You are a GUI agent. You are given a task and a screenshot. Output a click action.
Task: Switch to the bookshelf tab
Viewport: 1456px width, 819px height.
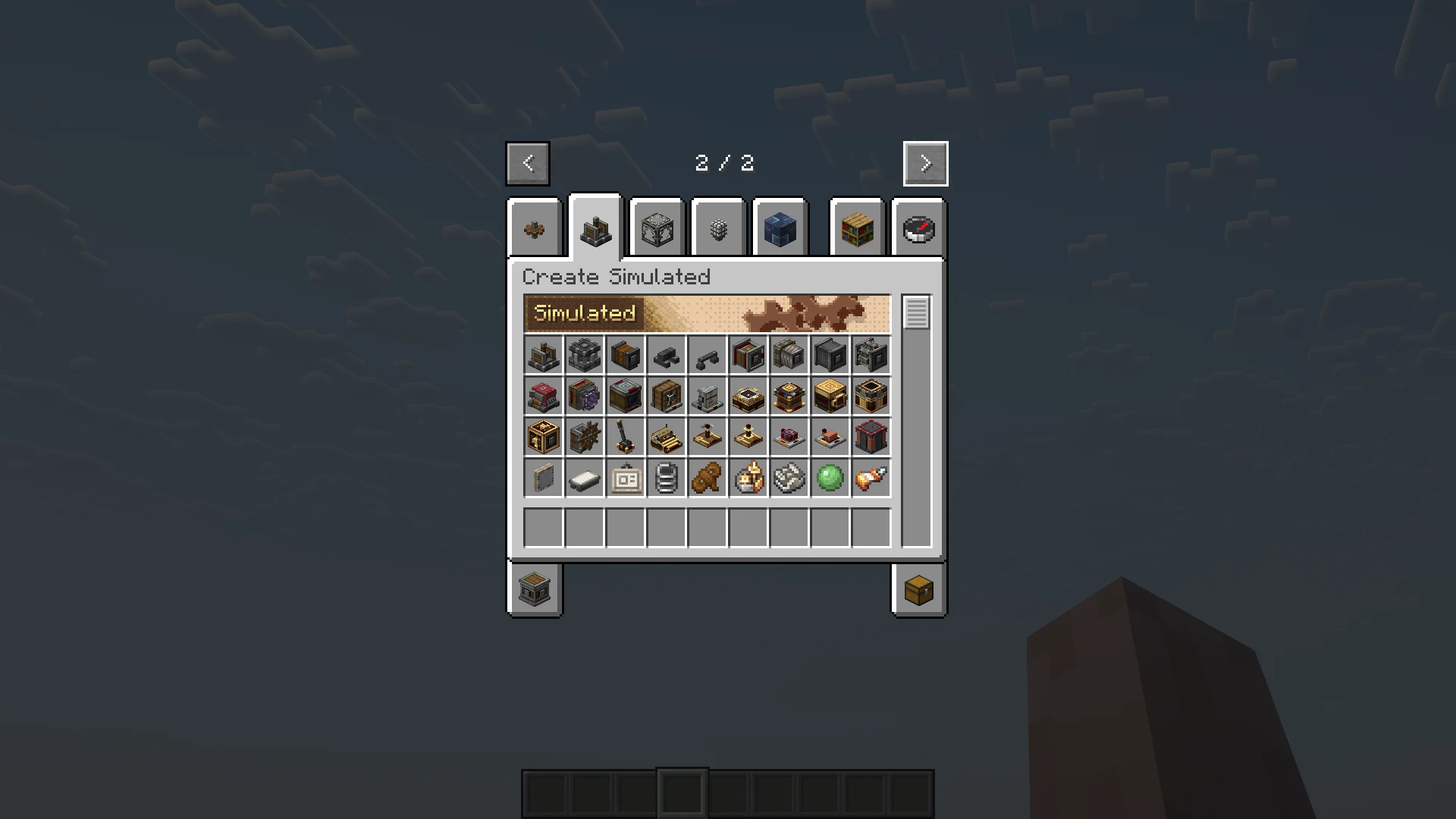click(x=857, y=229)
